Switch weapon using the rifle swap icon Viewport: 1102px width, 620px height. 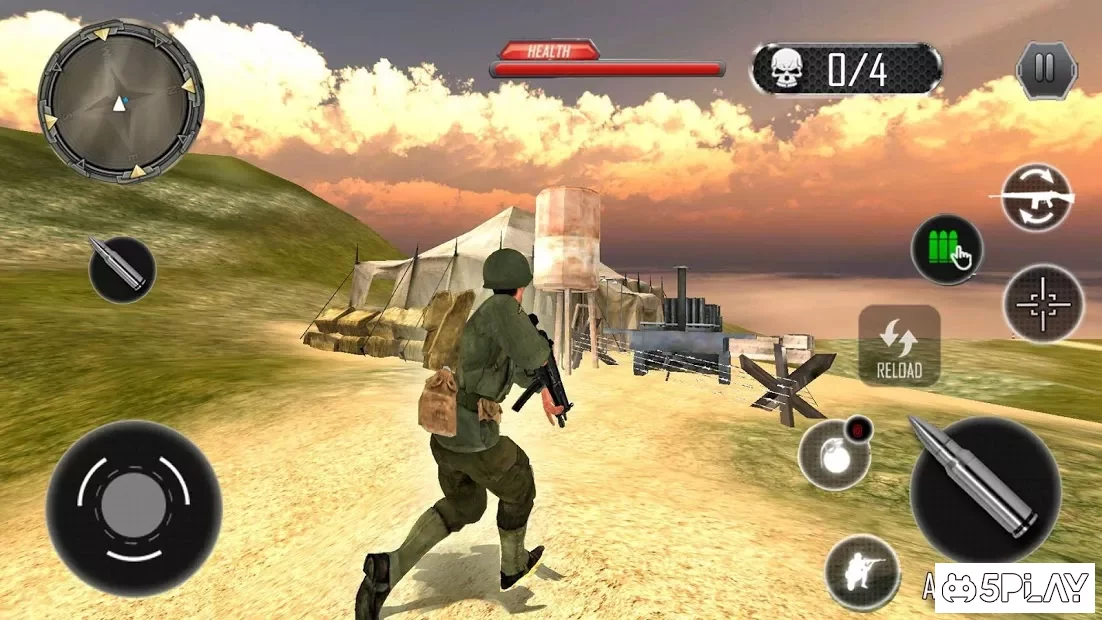(1037, 198)
